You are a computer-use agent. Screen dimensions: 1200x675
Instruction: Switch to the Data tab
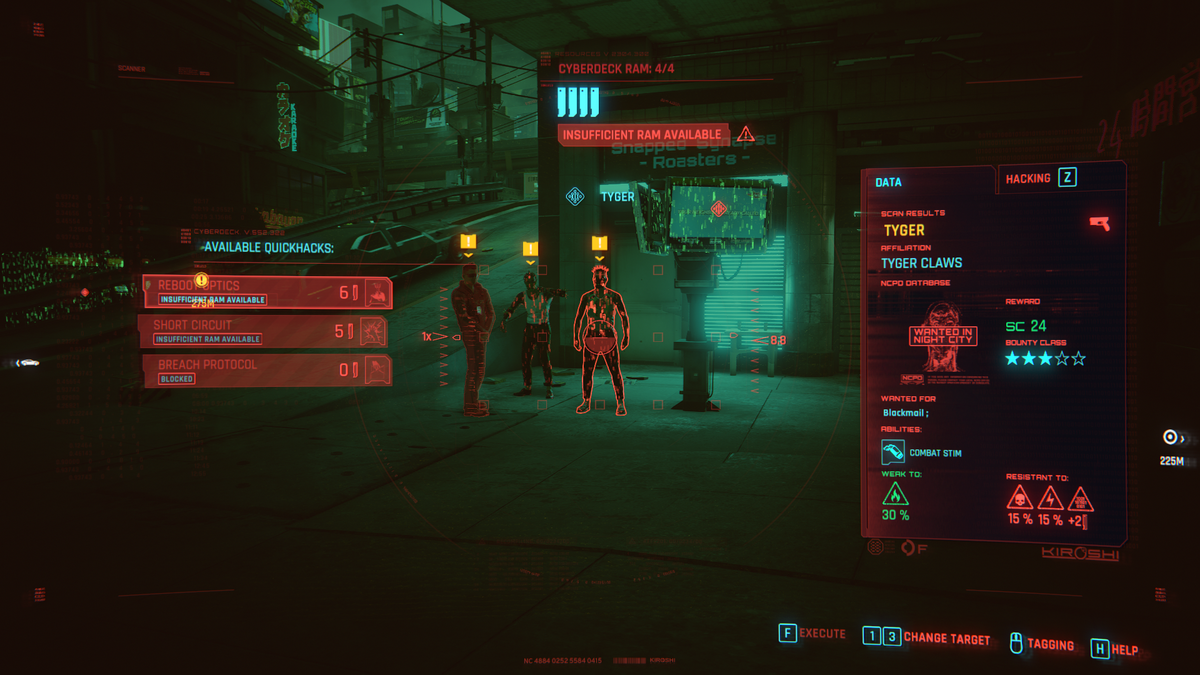click(x=889, y=182)
